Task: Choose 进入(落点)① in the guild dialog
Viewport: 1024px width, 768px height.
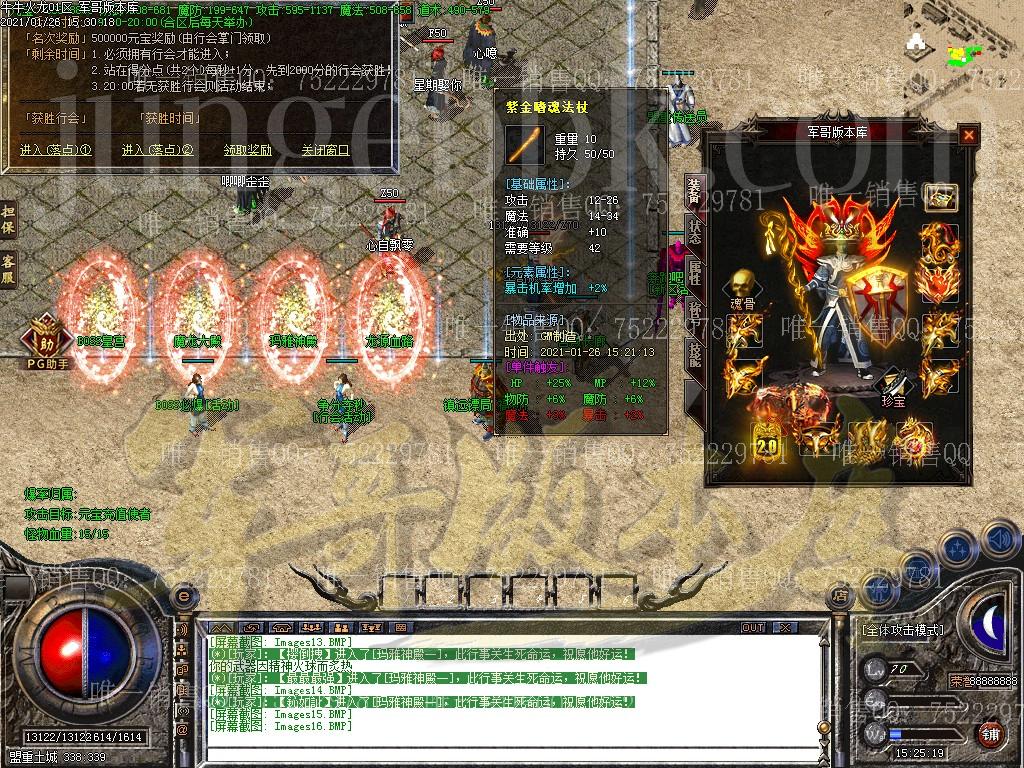Action: [56, 151]
